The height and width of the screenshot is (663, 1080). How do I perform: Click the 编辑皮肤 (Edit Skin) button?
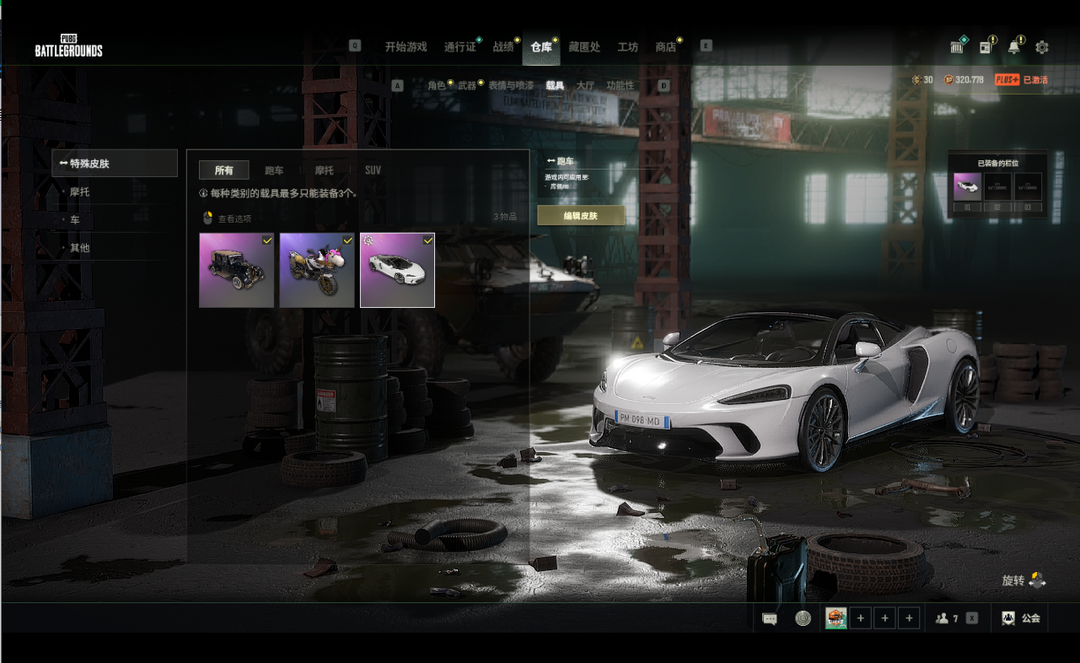coord(580,216)
